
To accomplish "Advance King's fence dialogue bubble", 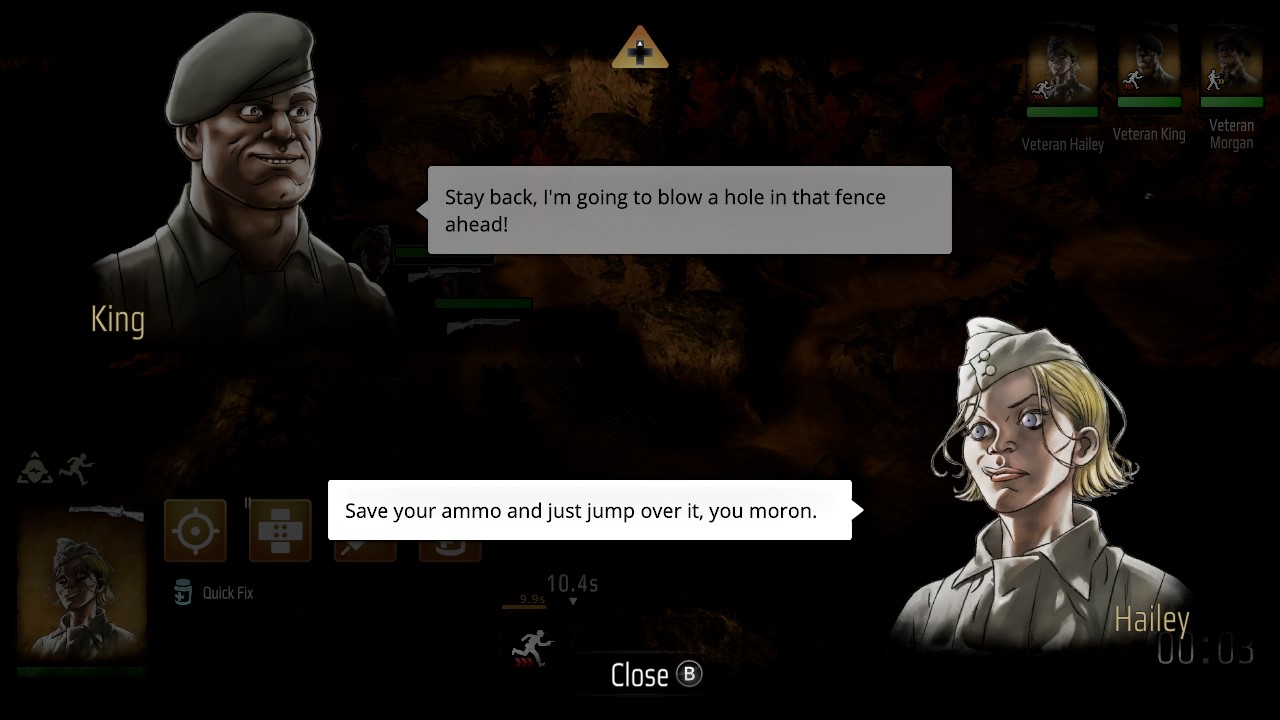I will coord(689,210).
